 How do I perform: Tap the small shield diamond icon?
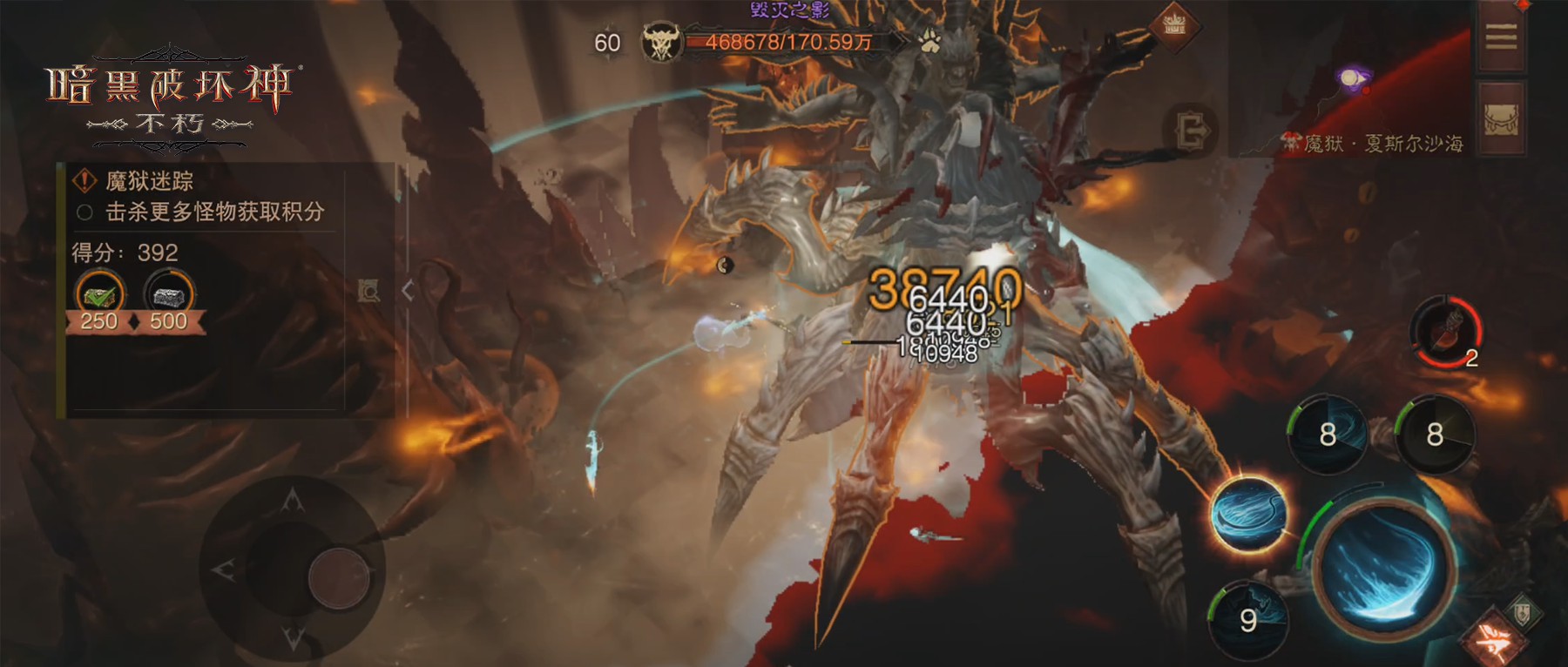coord(1522,612)
